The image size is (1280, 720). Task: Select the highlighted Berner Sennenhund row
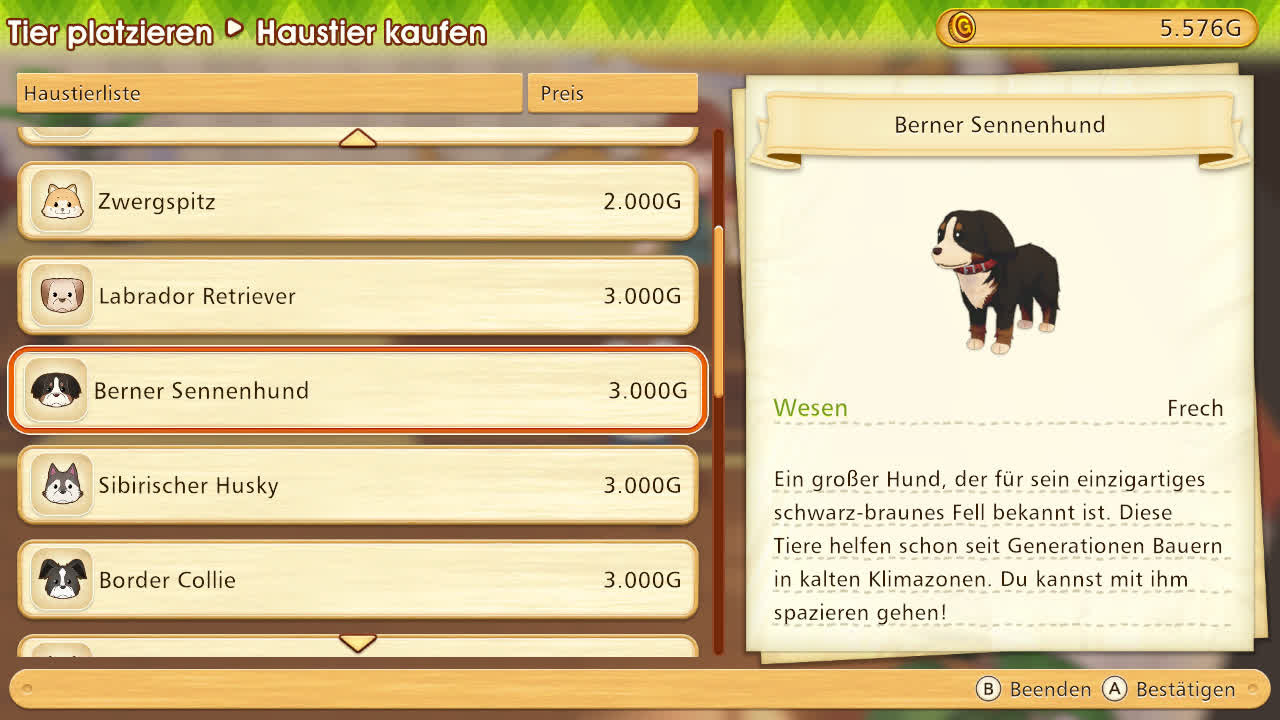[357, 390]
